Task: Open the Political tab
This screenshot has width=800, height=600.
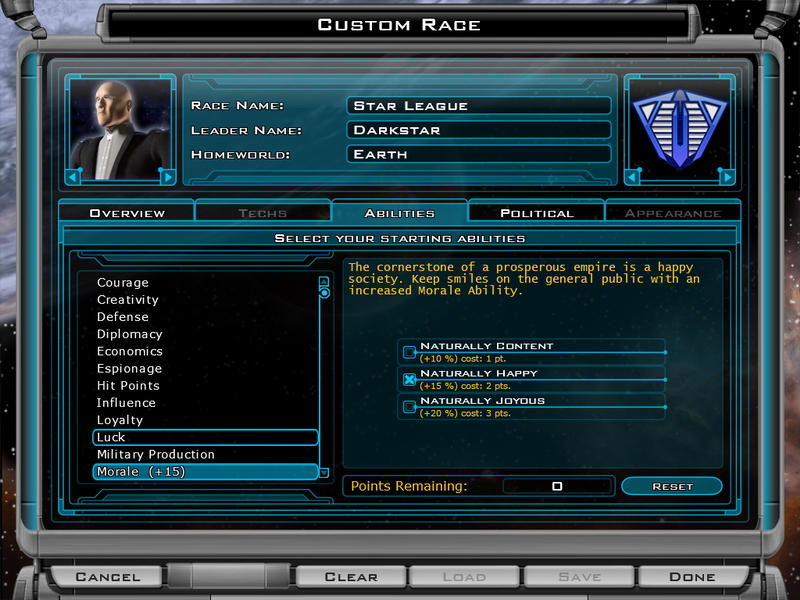Action: [537, 213]
